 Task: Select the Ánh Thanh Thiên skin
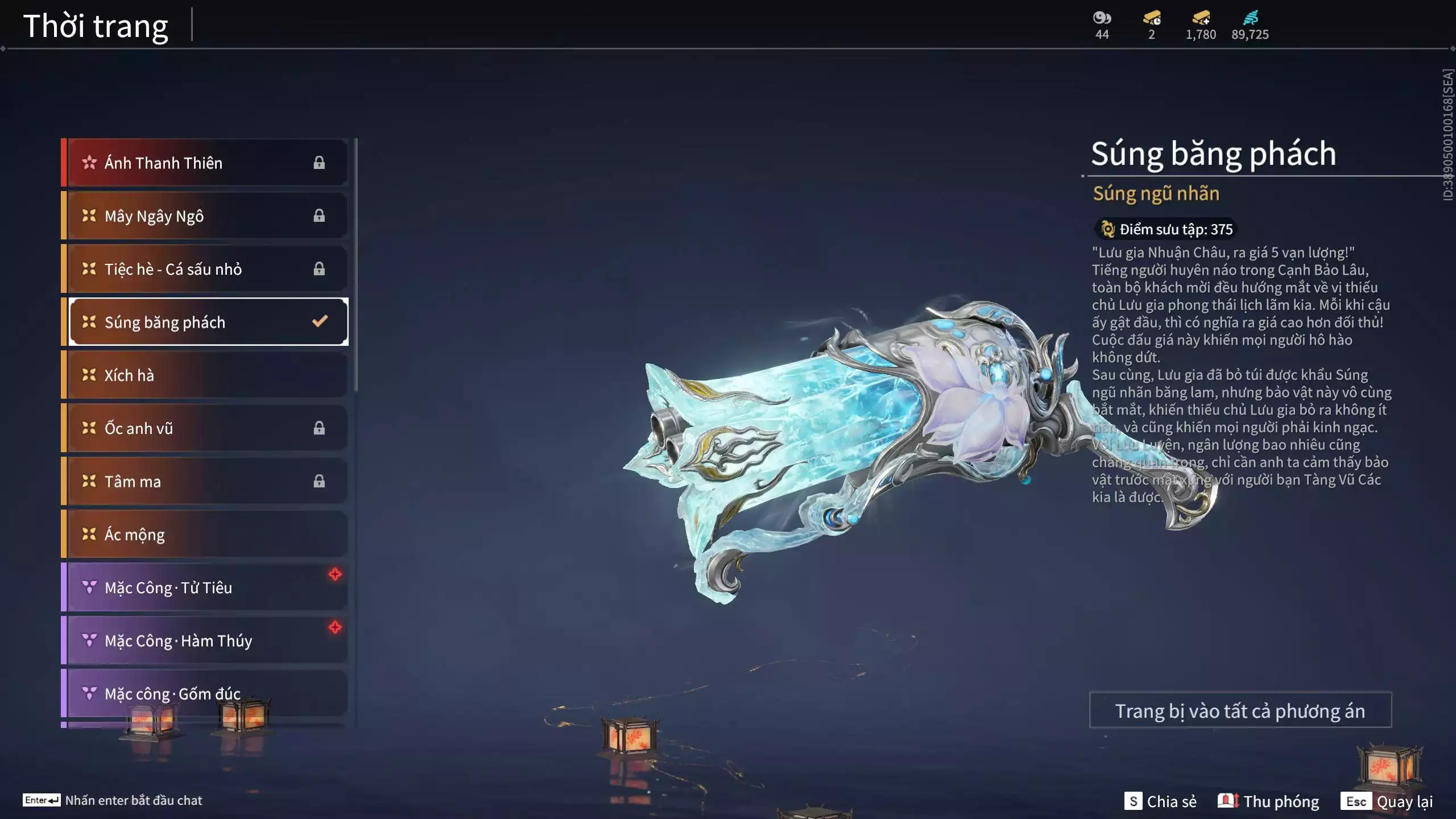[205, 163]
